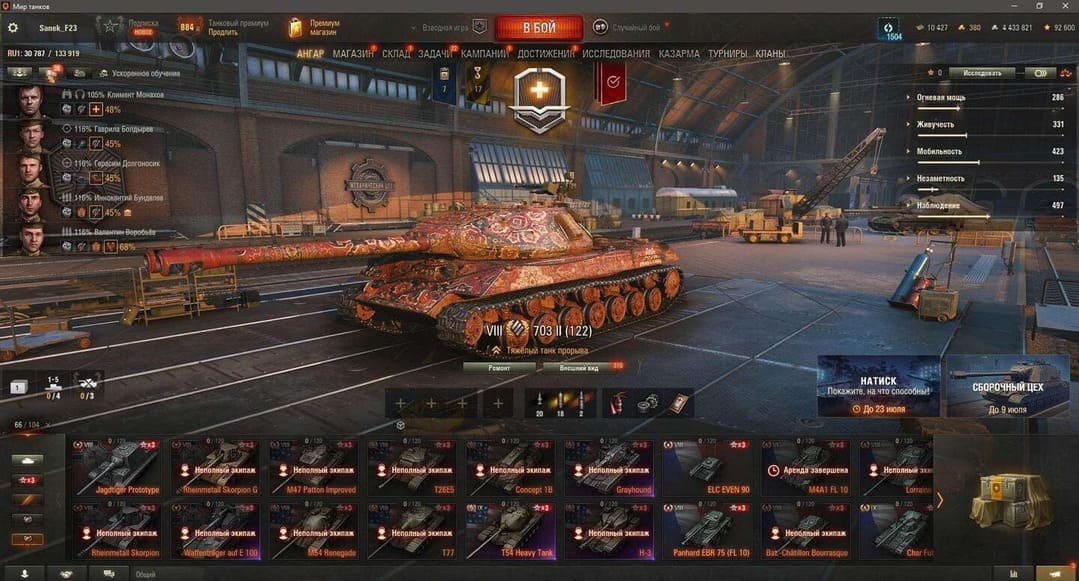Open the КАМПАНИИ tab
The width and height of the screenshot is (1079, 581).
tap(484, 54)
